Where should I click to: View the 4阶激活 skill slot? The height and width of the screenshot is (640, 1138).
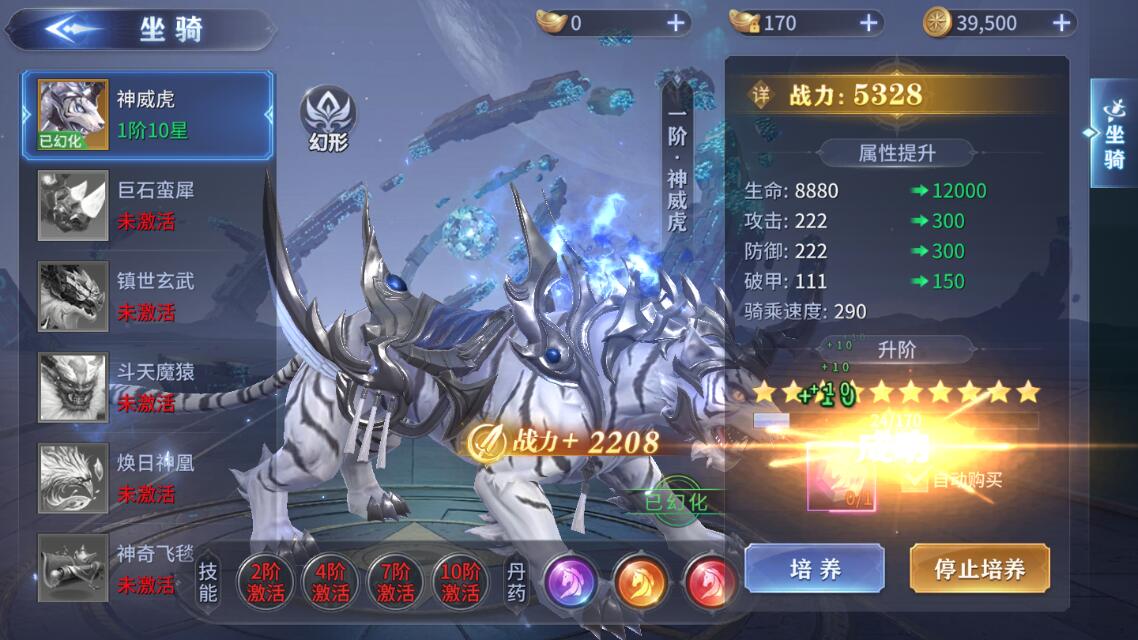click(x=330, y=581)
